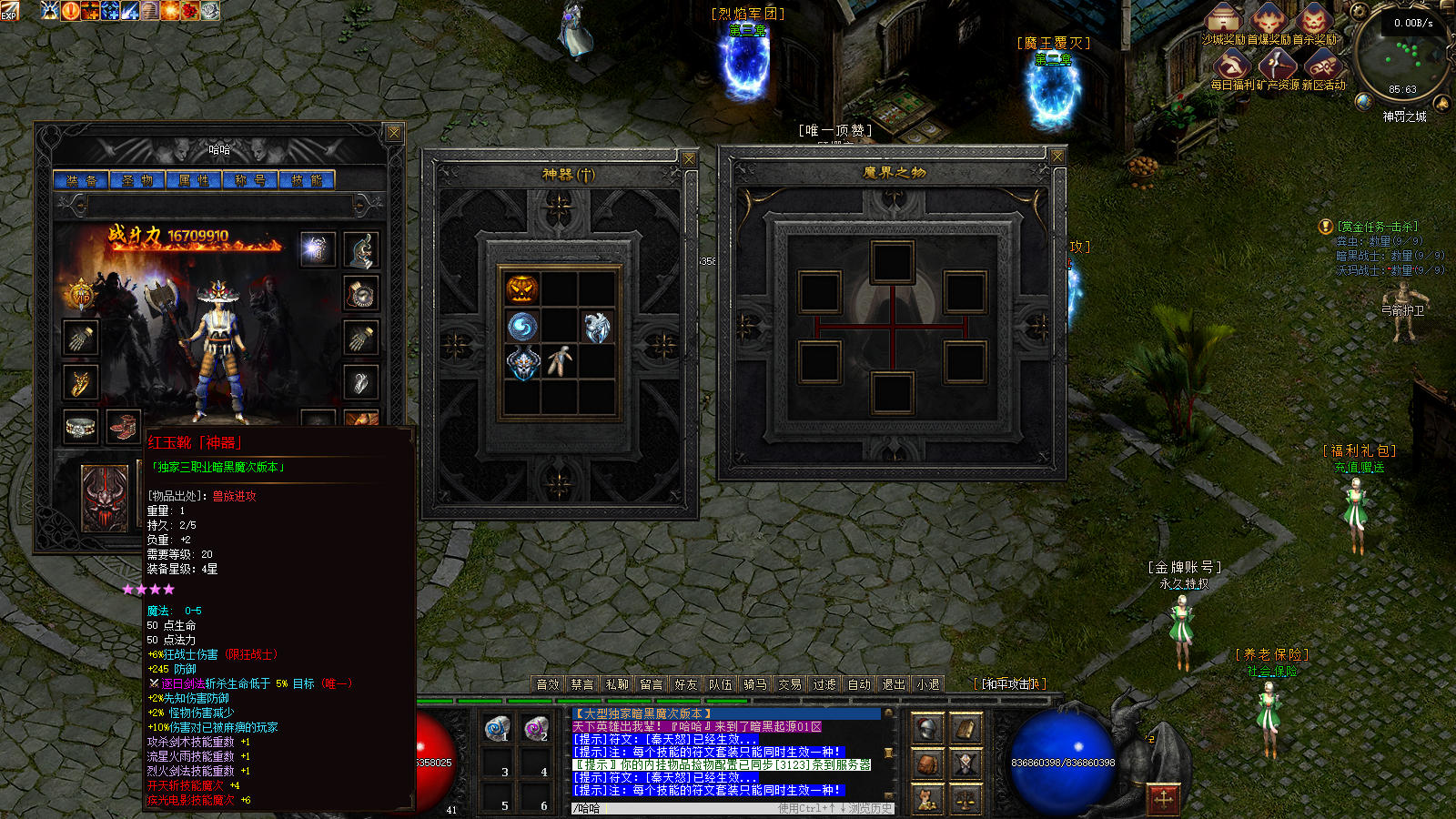Toggle the 音效 sound button
Image resolution: width=1456 pixels, height=819 pixels.
(548, 684)
